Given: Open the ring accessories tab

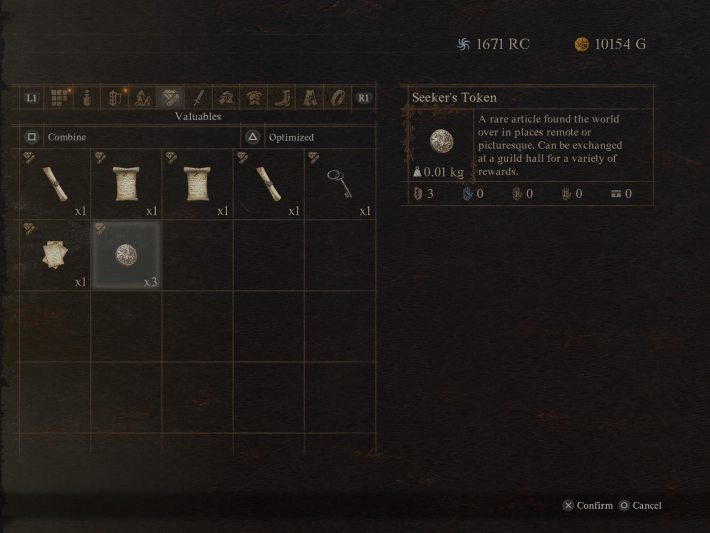Looking at the screenshot, I should (x=337, y=98).
